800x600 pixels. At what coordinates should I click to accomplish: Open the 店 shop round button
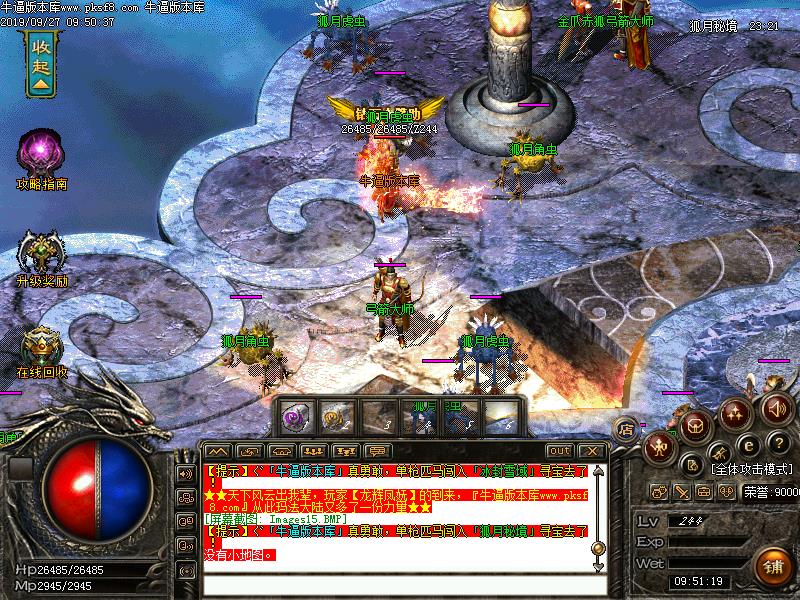click(x=627, y=428)
